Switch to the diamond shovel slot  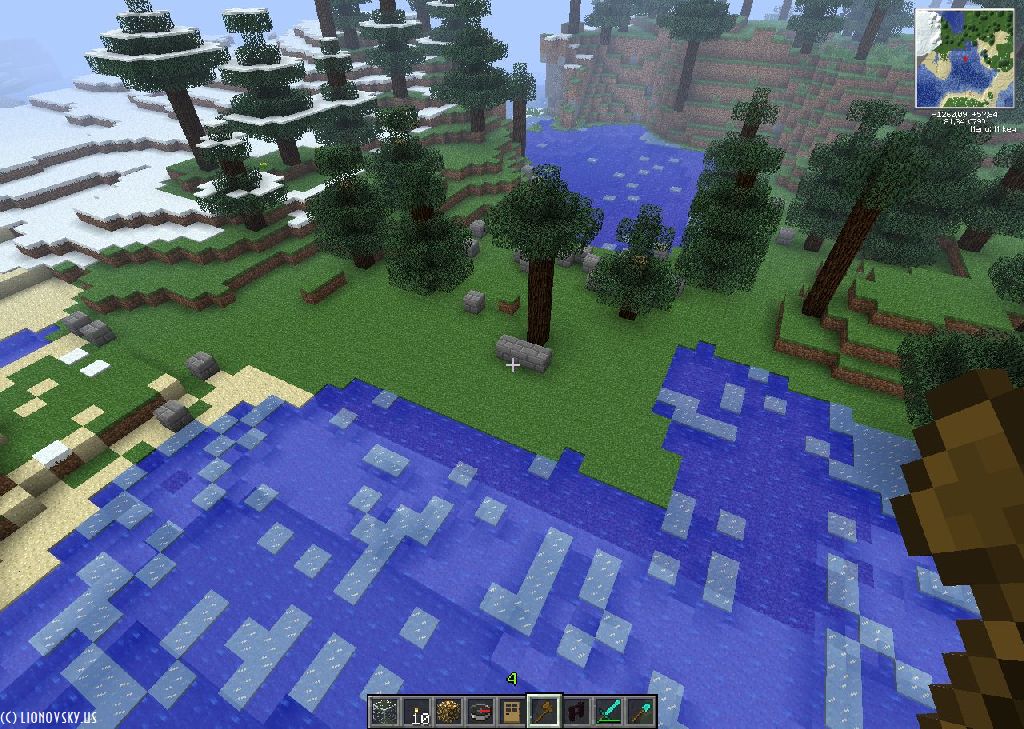640,712
